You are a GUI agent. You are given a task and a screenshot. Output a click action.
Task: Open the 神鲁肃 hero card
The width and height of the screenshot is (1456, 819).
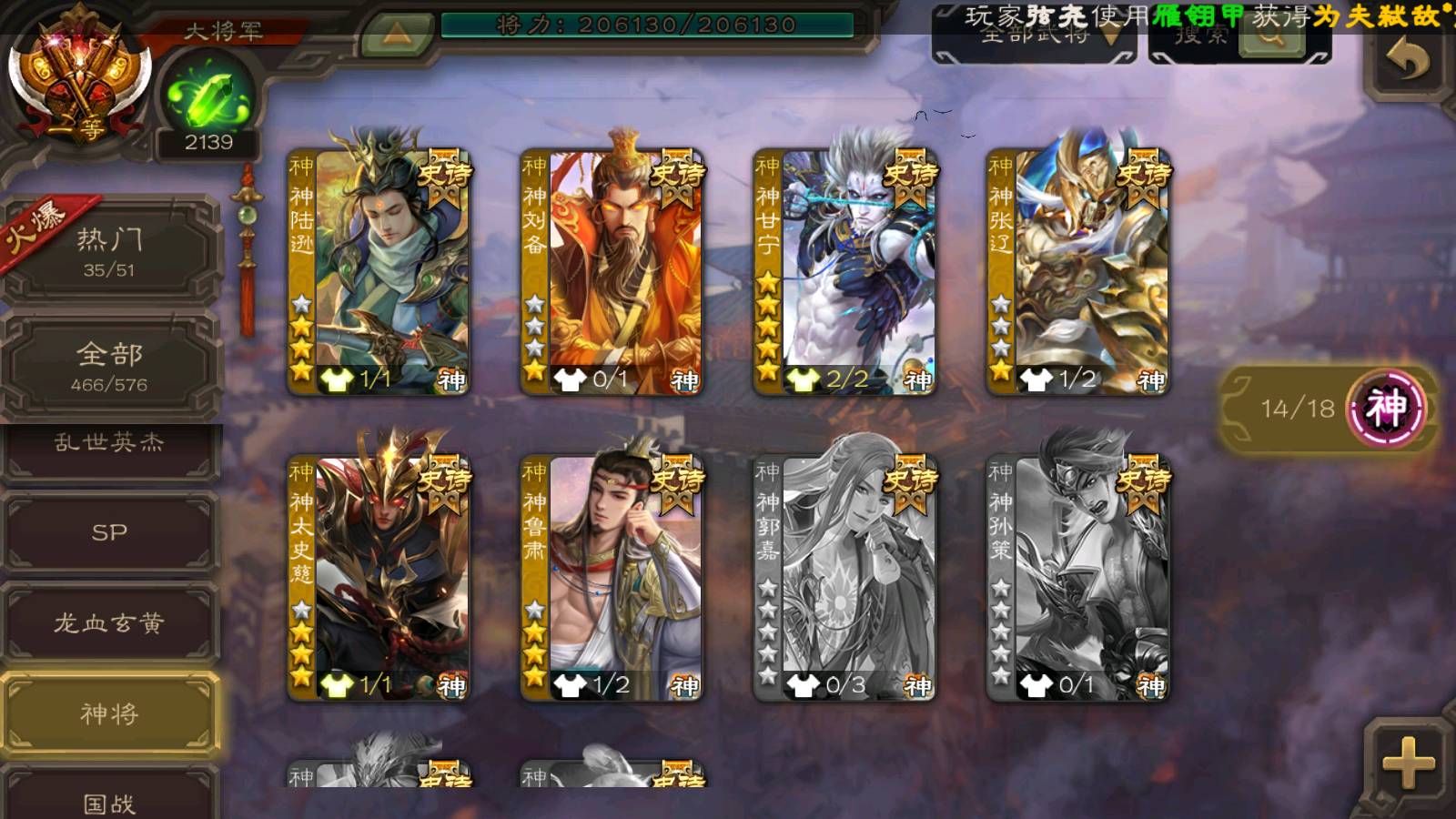[612, 577]
